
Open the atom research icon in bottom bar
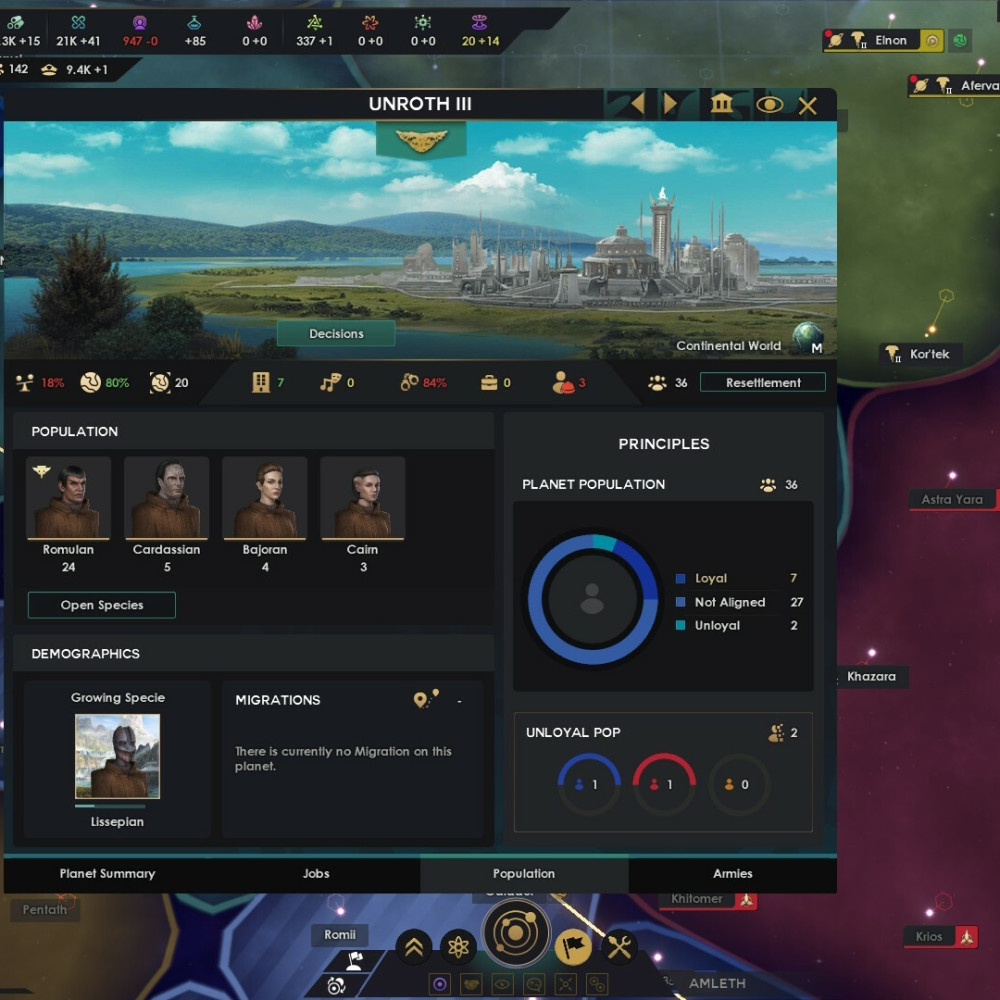[x=459, y=945]
